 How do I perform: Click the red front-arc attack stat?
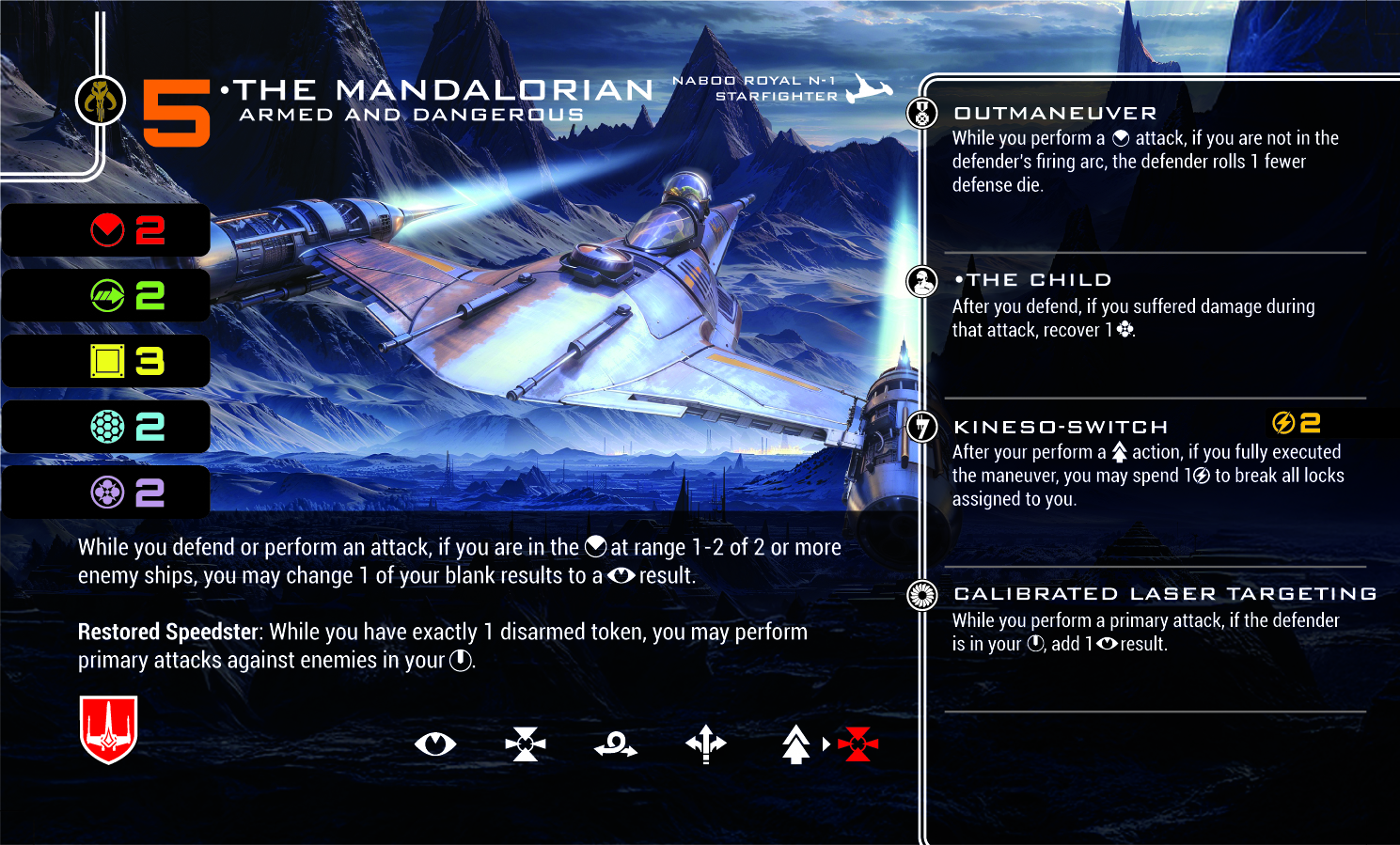pyautogui.click(x=127, y=230)
